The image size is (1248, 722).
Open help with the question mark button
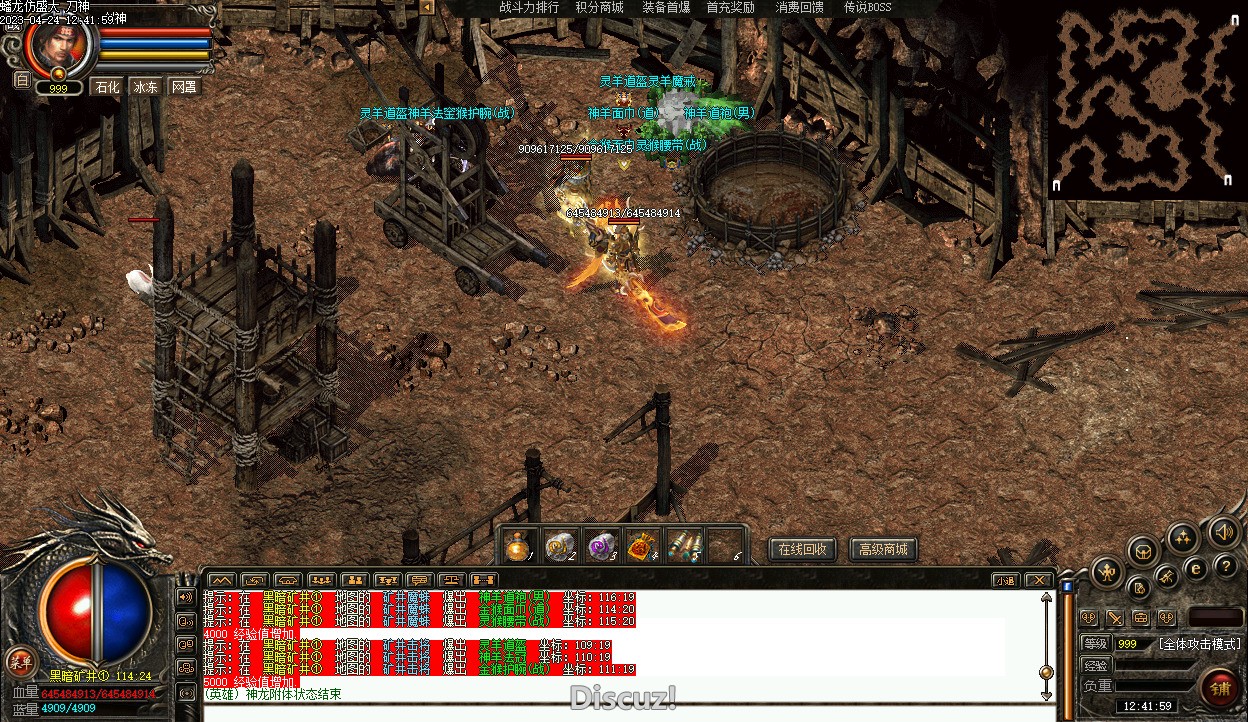click(1225, 567)
